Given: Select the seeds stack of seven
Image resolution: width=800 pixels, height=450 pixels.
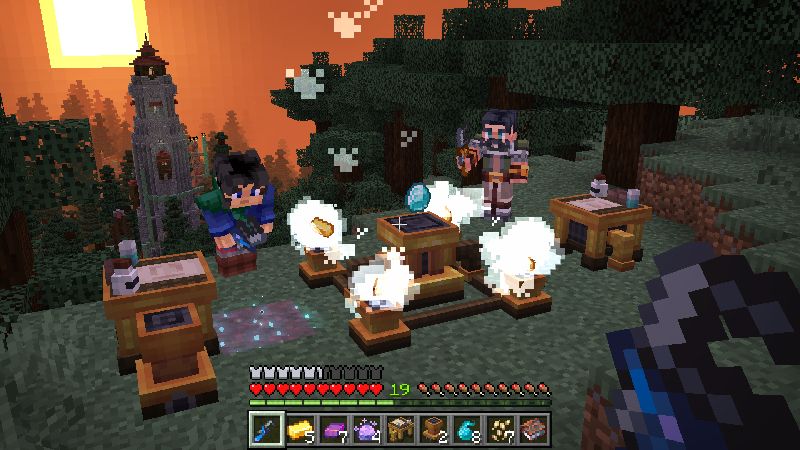Looking at the screenshot, I should (500, 428).
